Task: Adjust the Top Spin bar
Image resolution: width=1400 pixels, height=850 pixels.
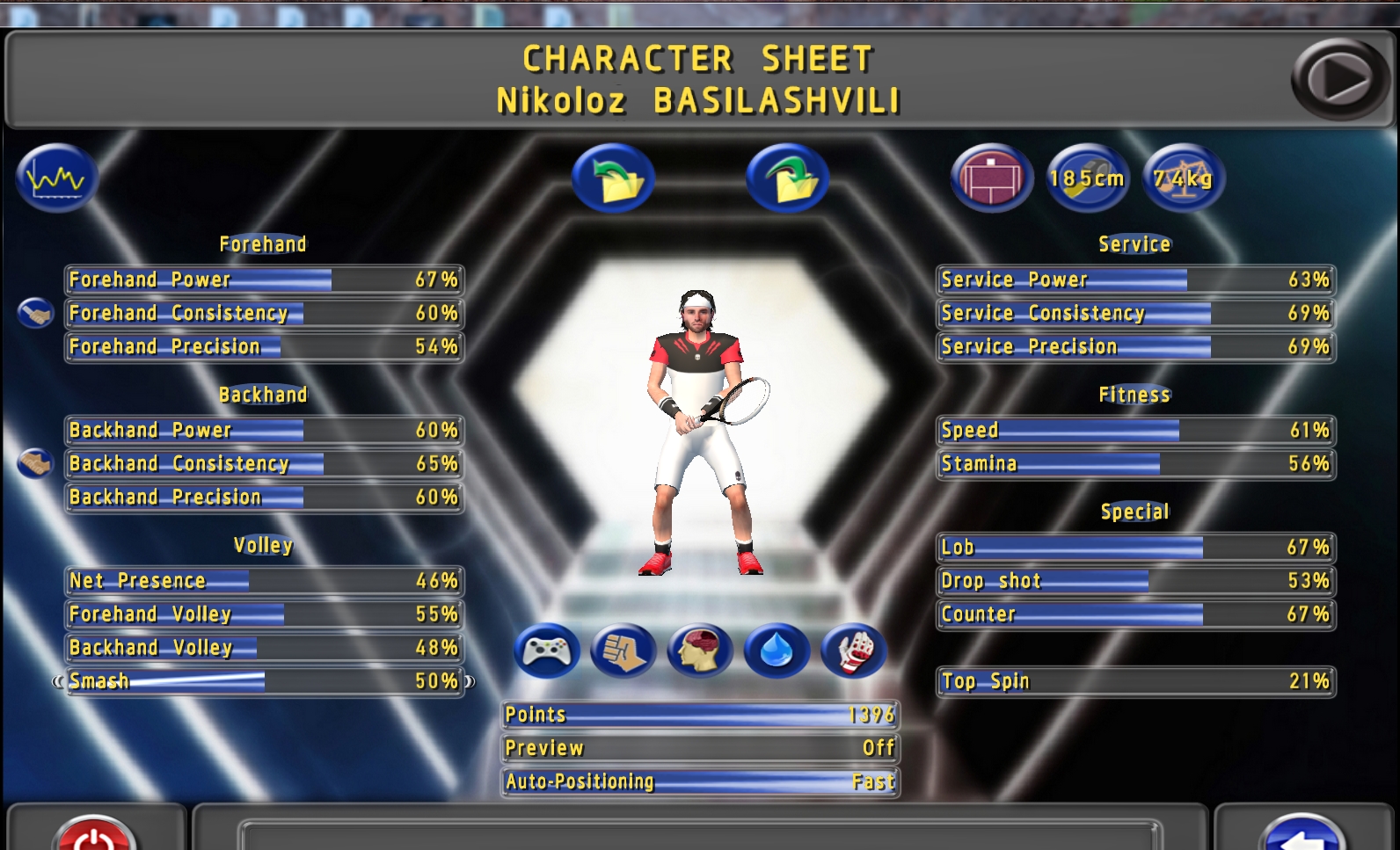Action: click(x=1135, y=681)
